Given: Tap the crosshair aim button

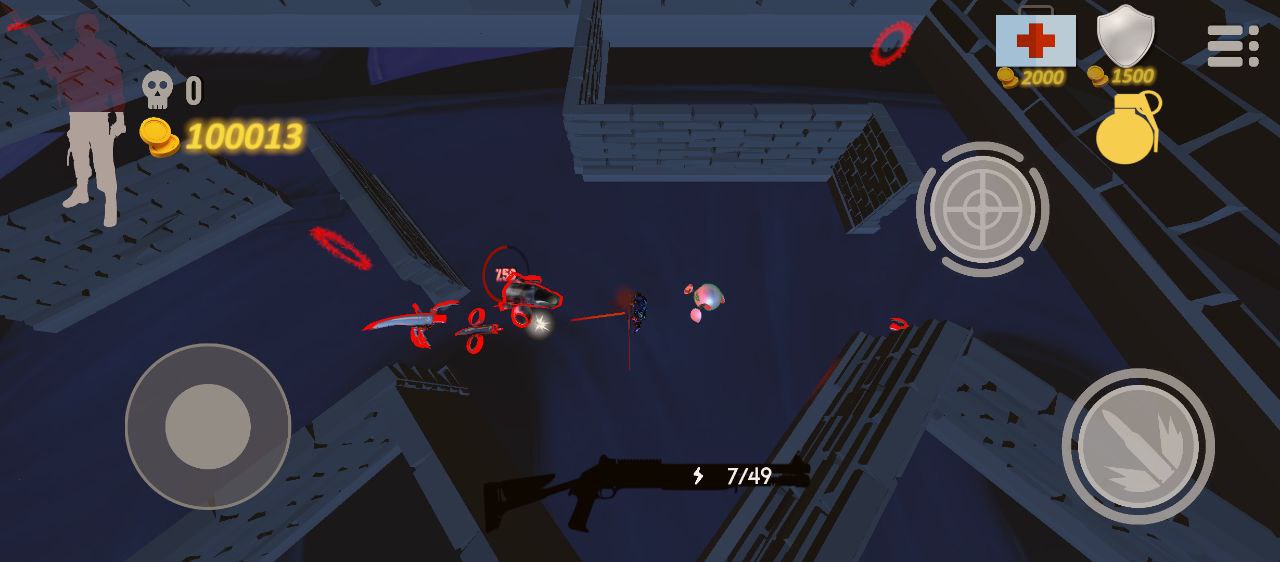Looking at the screenshot, I should (x=982, y=209).
